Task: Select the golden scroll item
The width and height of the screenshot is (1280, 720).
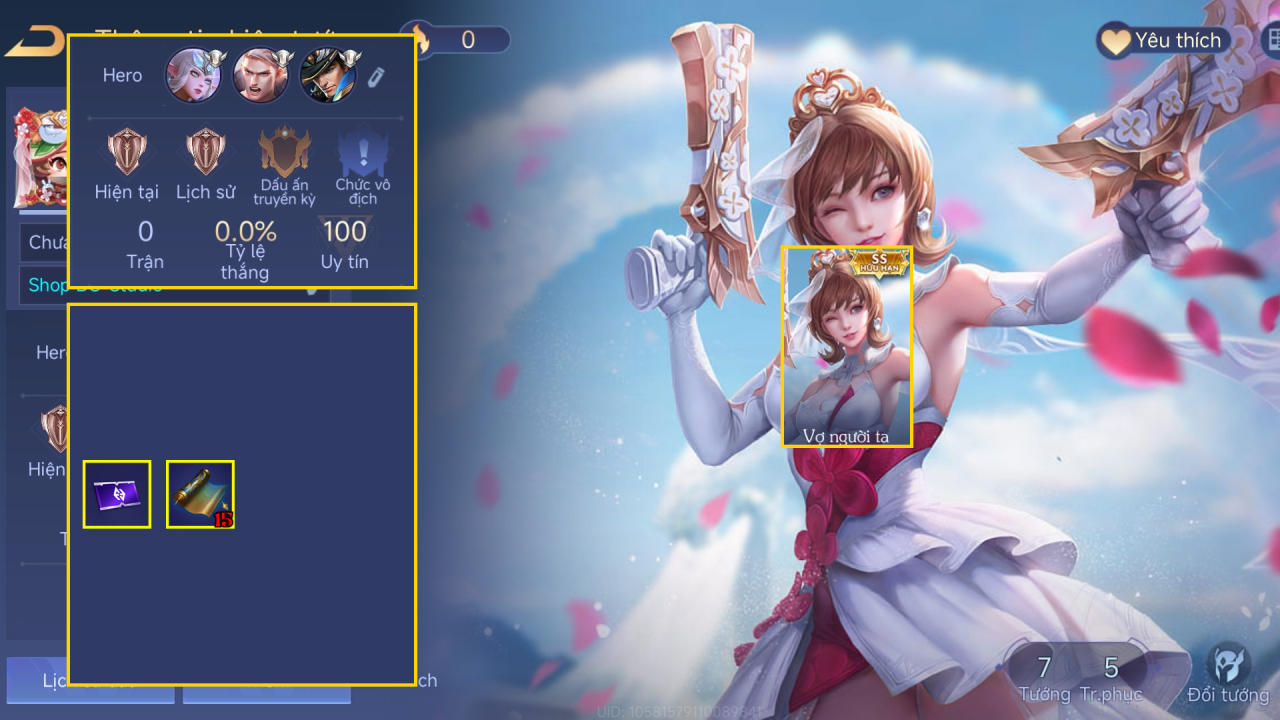Action: click(x=200, y=494)
